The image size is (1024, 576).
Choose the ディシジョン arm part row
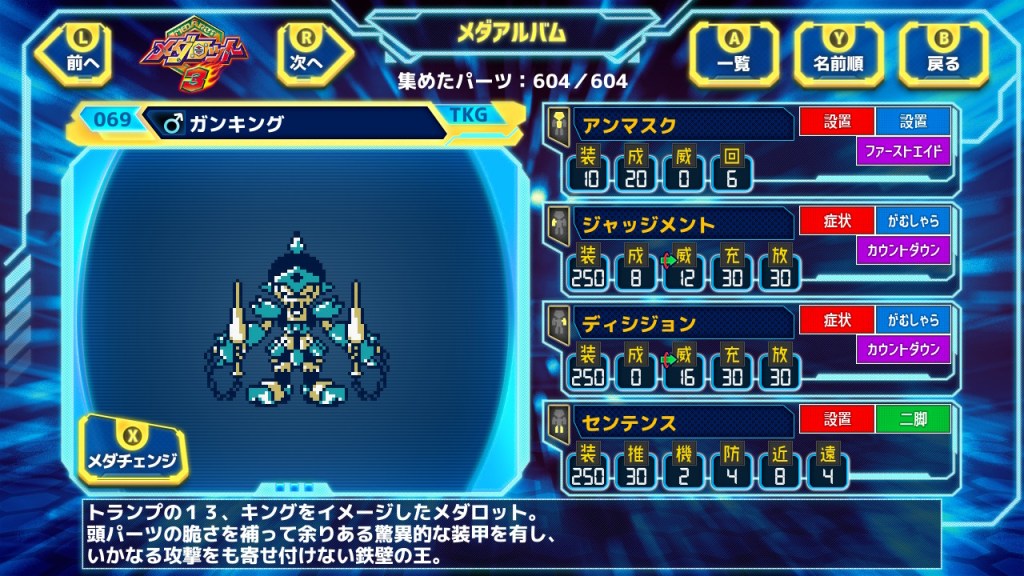(x=680, y=323)
